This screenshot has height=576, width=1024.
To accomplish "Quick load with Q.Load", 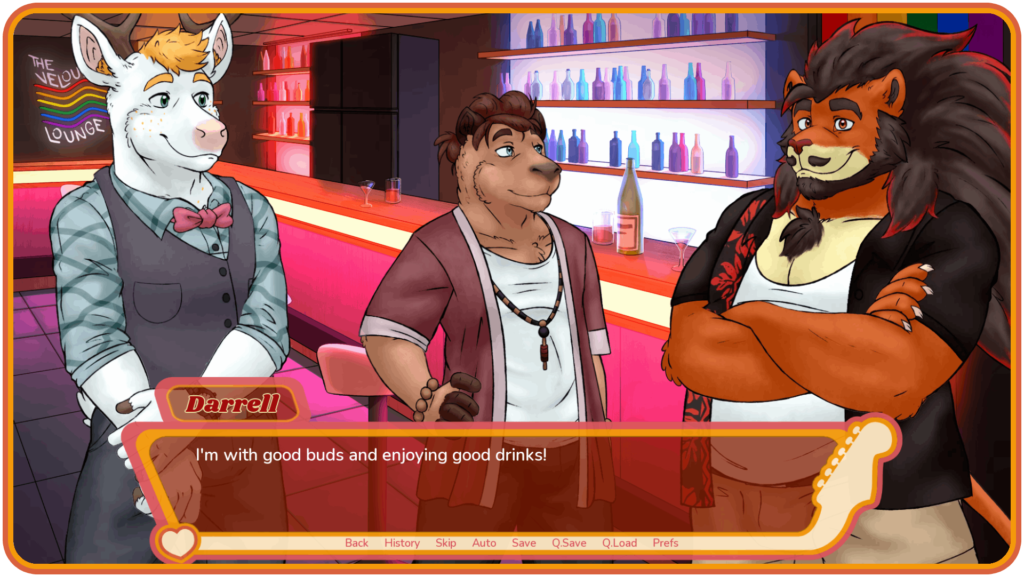I will (620, 543).
